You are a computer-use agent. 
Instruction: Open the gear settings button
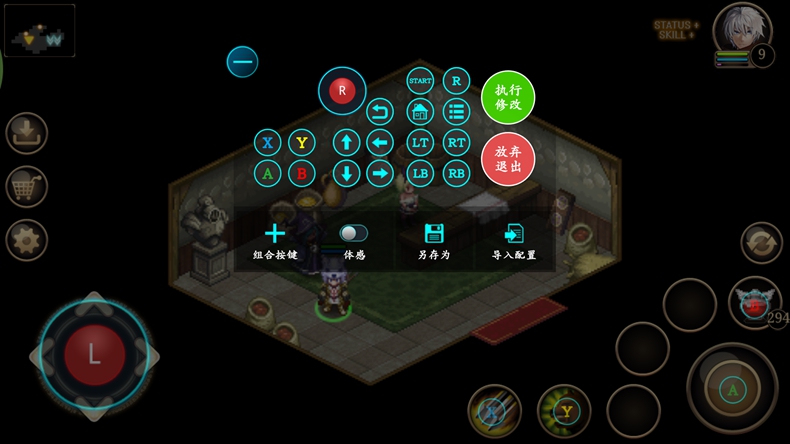pos(26,240)
